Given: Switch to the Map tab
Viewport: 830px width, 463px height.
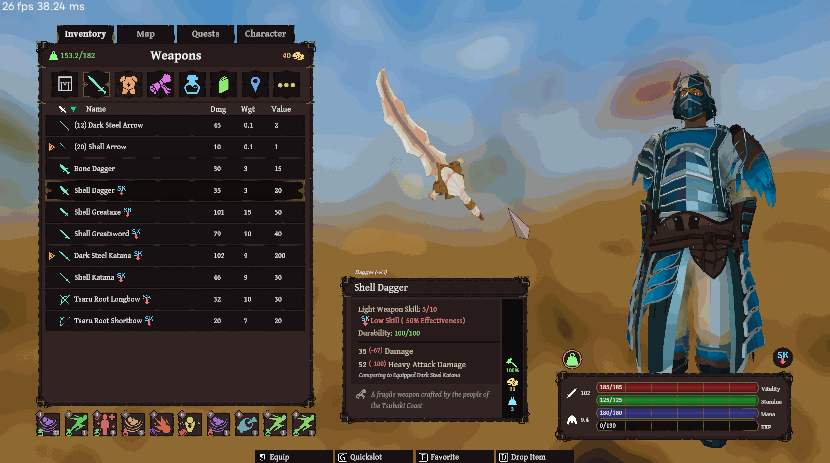Looking at the screenshot, I should click(146, 34).
